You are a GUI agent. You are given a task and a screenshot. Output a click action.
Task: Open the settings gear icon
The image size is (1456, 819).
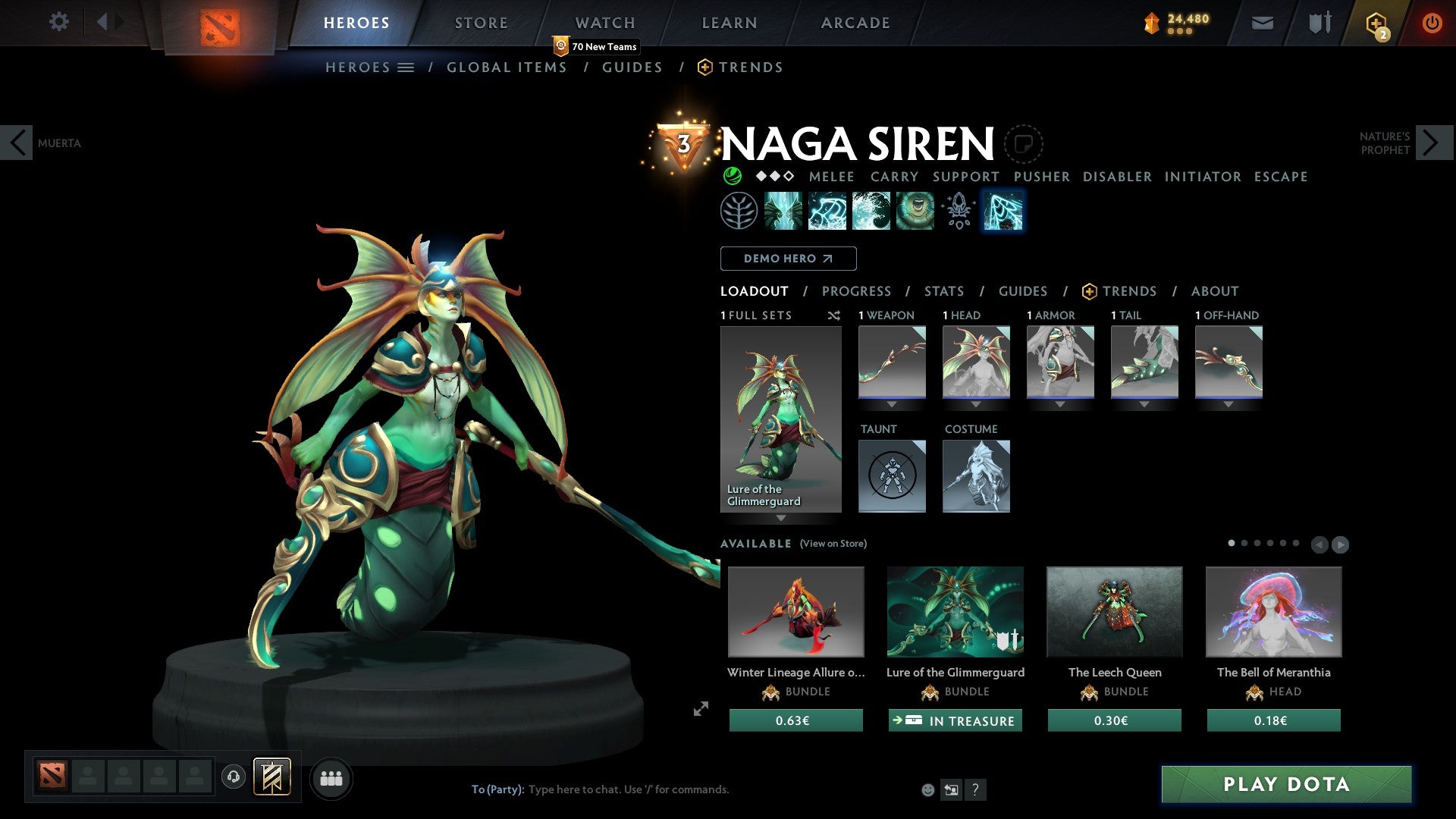pos(58,22)
